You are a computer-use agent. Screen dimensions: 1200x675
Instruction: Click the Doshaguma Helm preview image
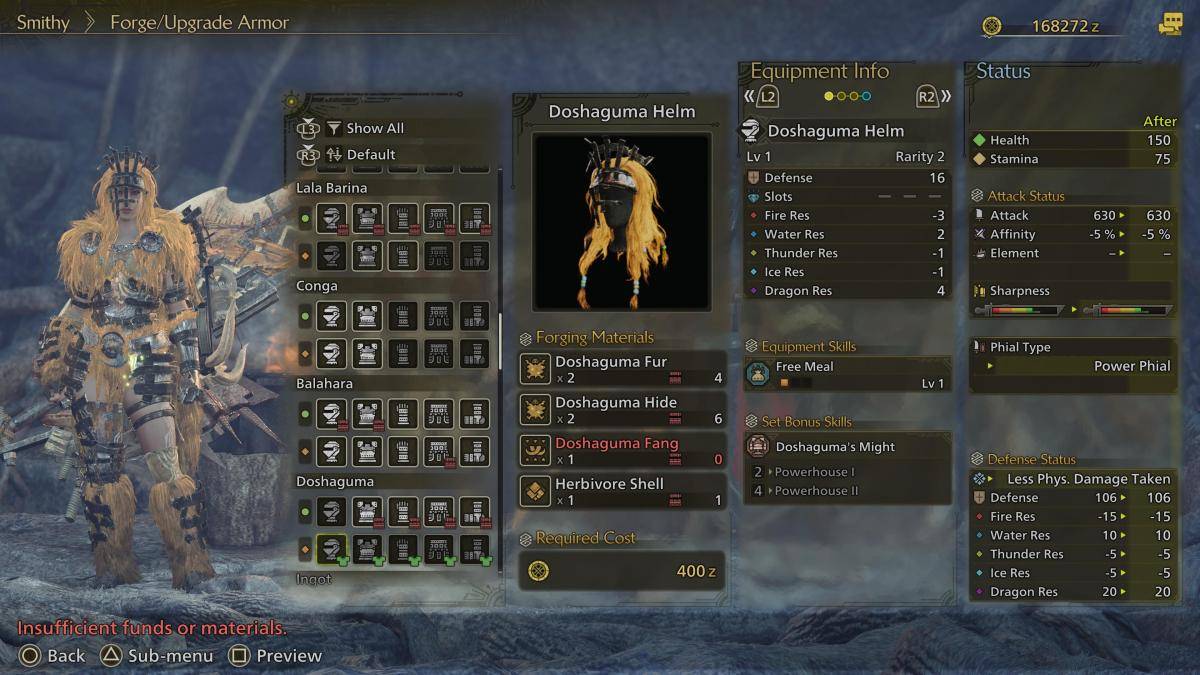[621, 221]
